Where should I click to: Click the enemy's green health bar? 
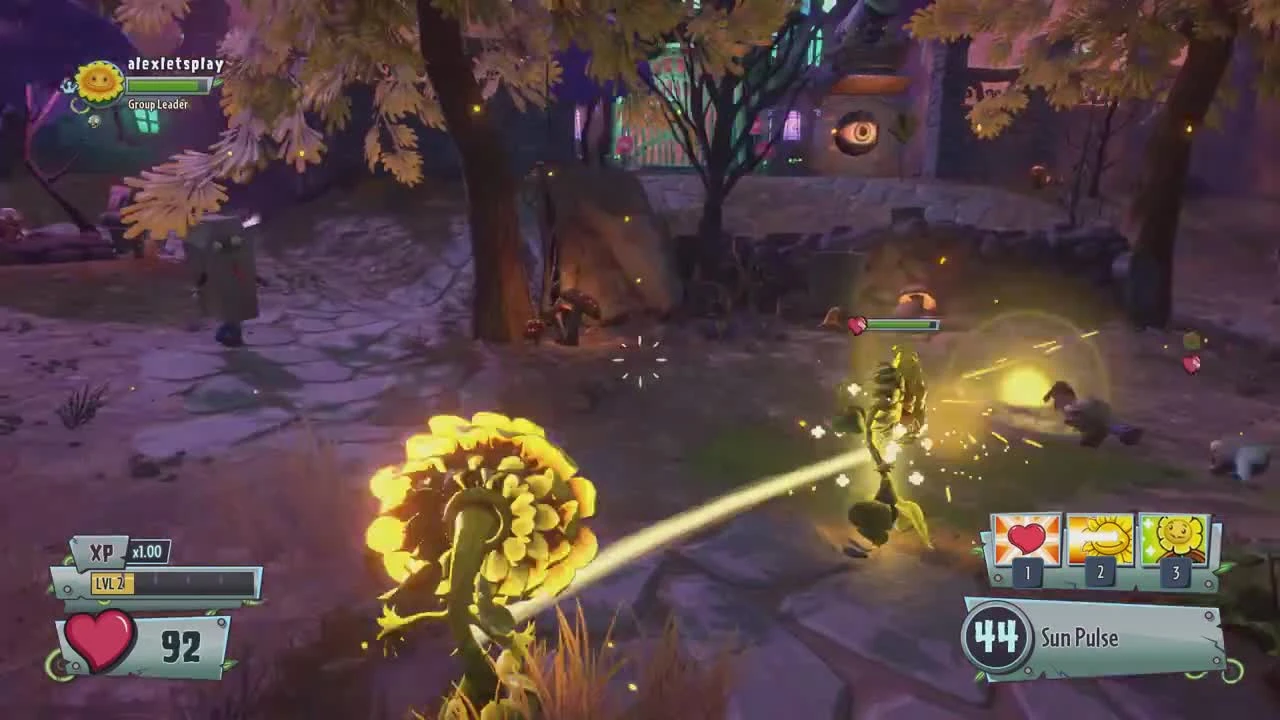[x=898, y=324]
